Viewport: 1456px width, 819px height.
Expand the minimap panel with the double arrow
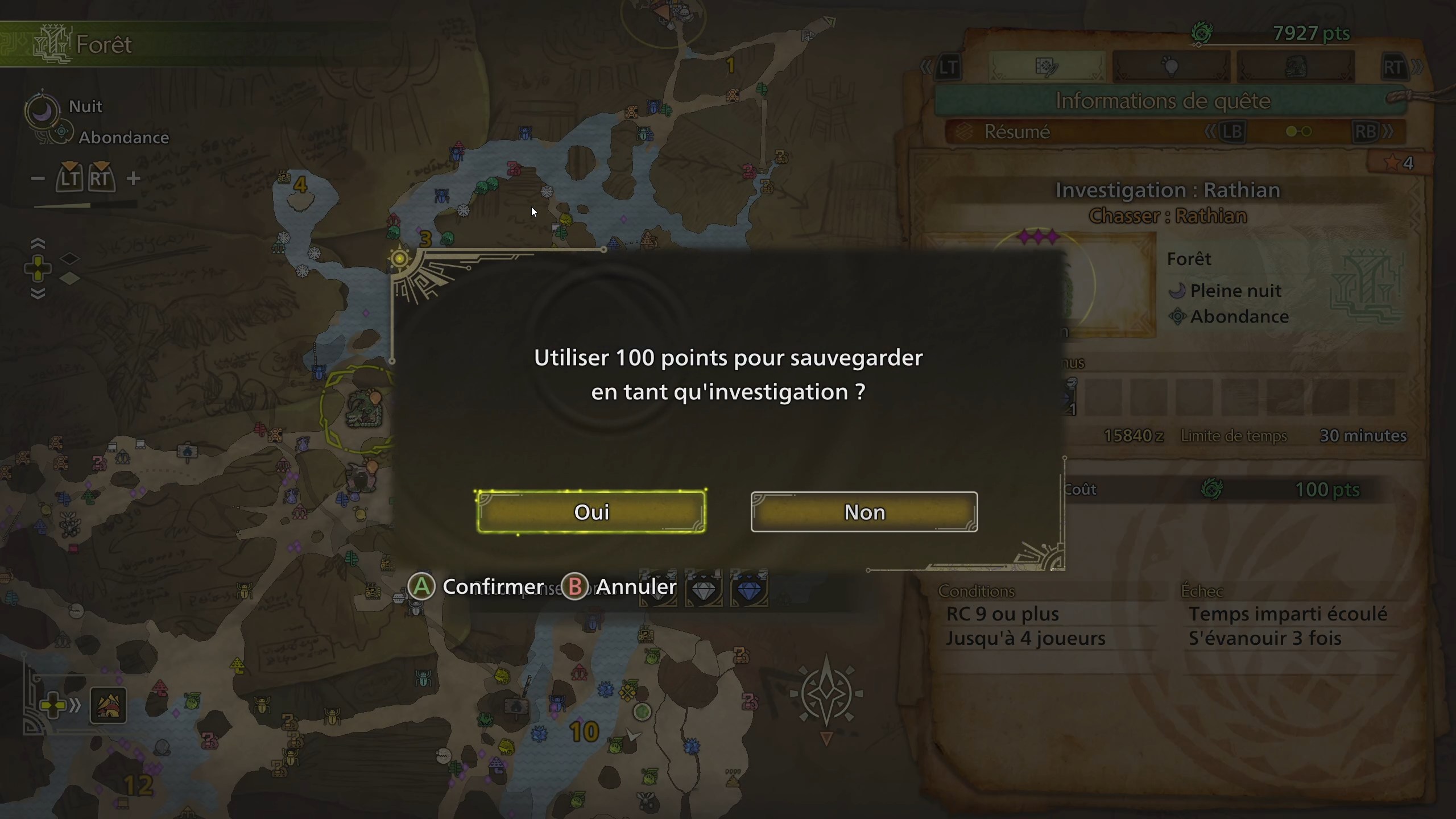pyautogui.click(x=76, y=704)
